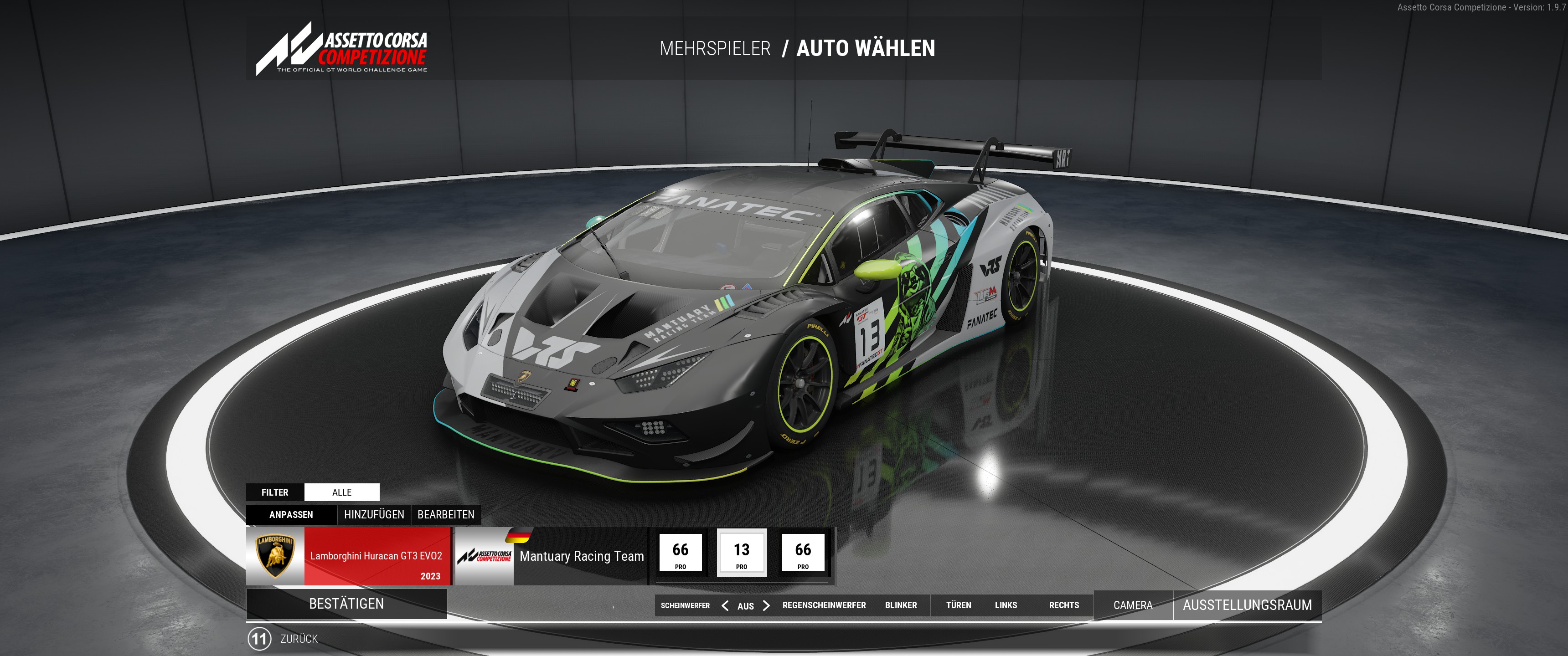
Task: Choose the Bearbeiten option
Action: [x=446, y=514]
